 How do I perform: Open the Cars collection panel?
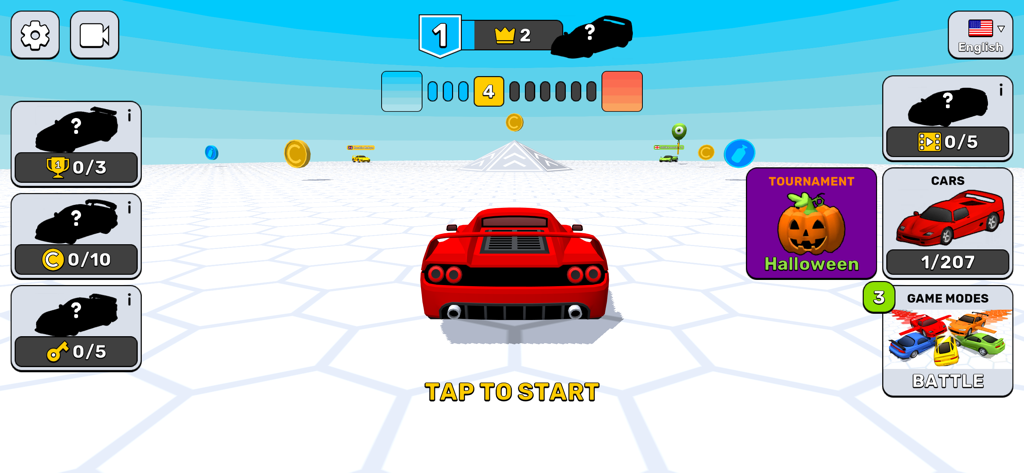[947, 223]
